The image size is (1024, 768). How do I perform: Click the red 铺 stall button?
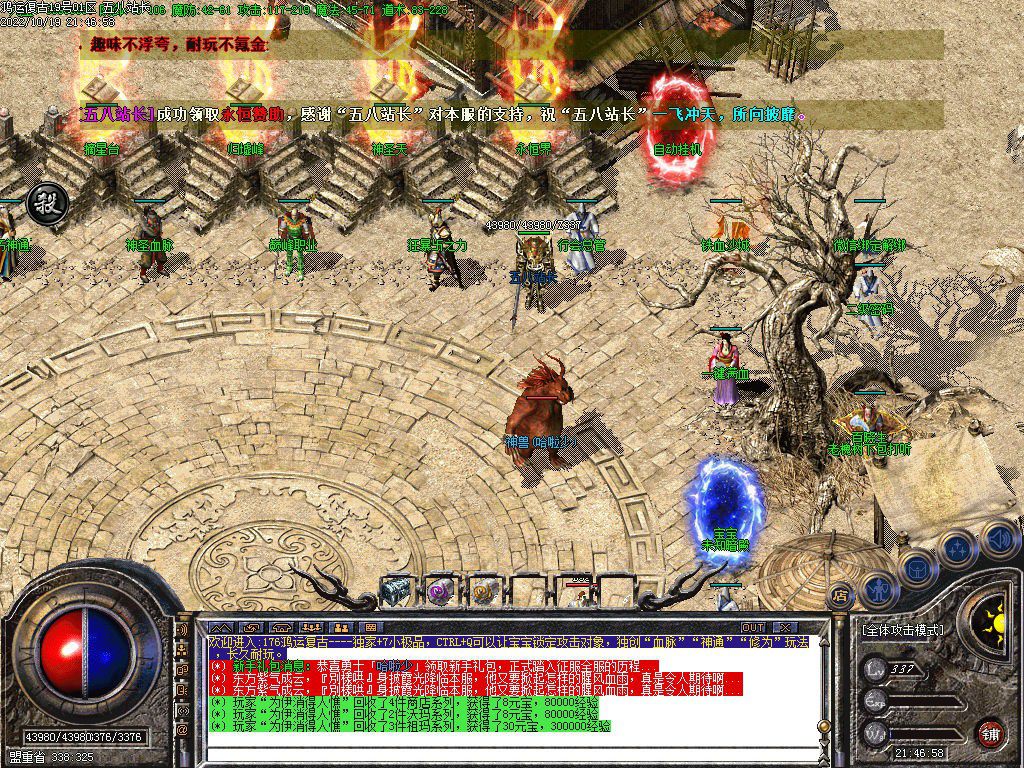[x=989, y=732]
